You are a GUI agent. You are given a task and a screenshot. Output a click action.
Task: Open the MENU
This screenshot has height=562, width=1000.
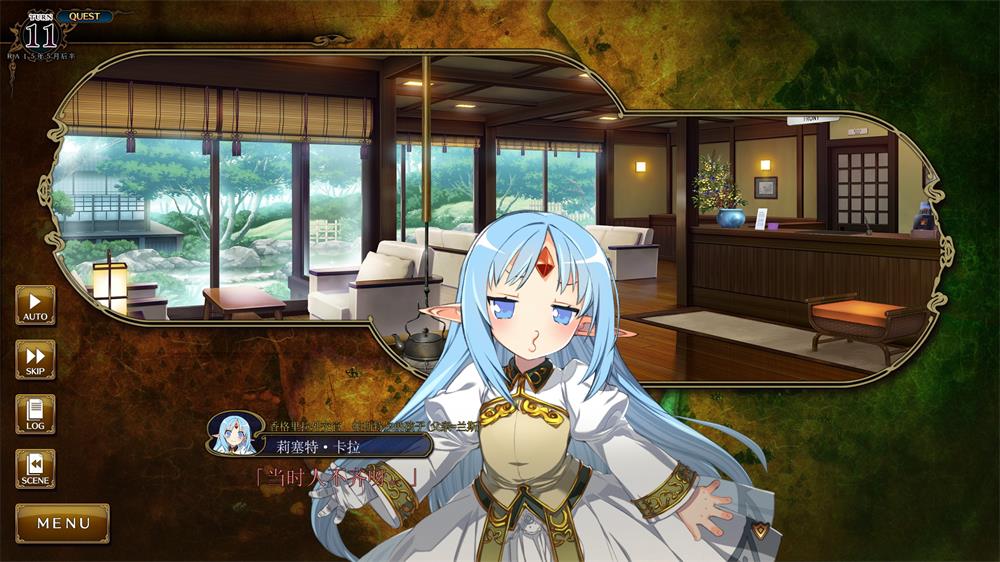[x=63, y=523]
